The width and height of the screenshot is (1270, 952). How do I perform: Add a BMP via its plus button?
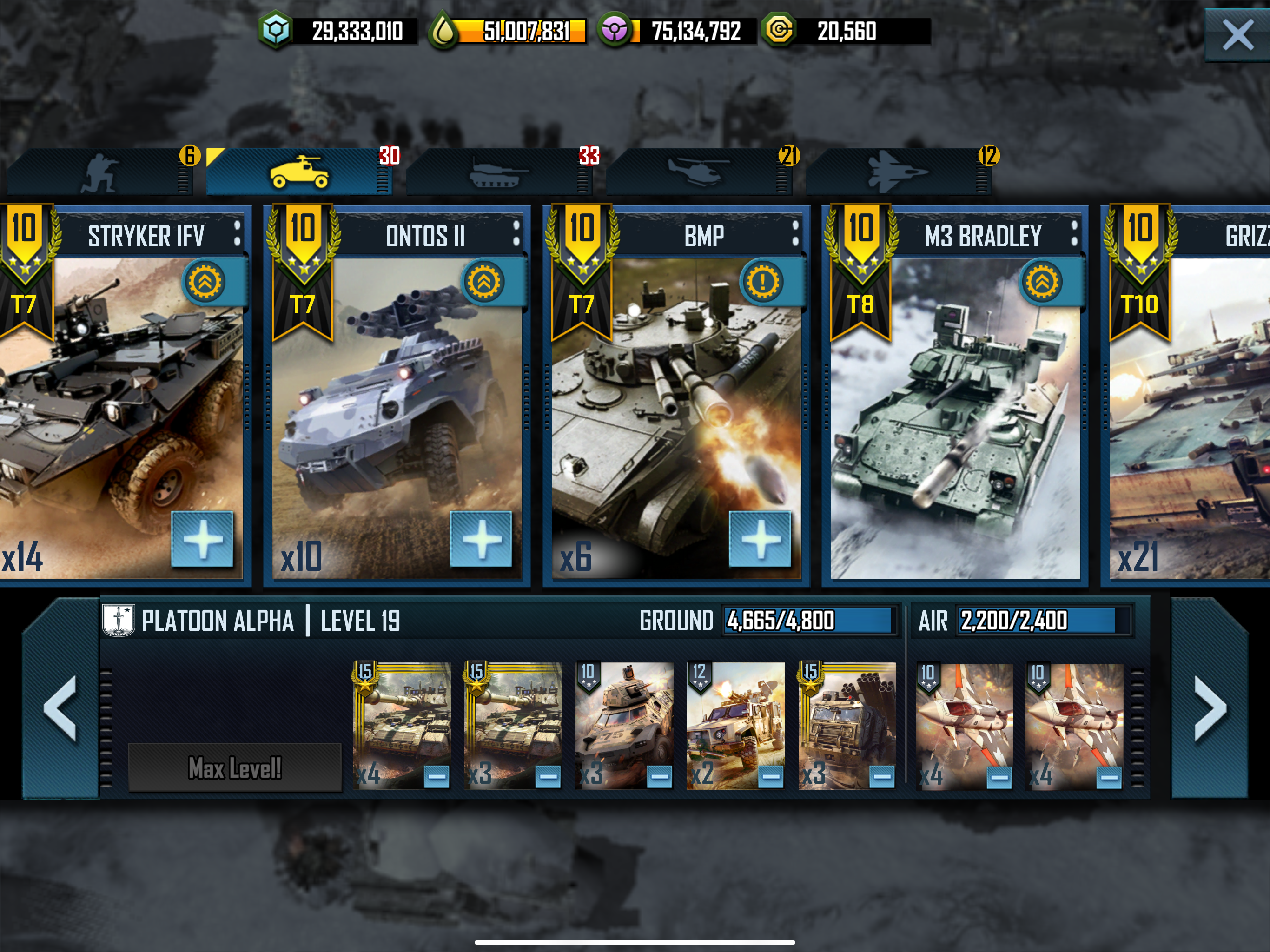[760, 539]
